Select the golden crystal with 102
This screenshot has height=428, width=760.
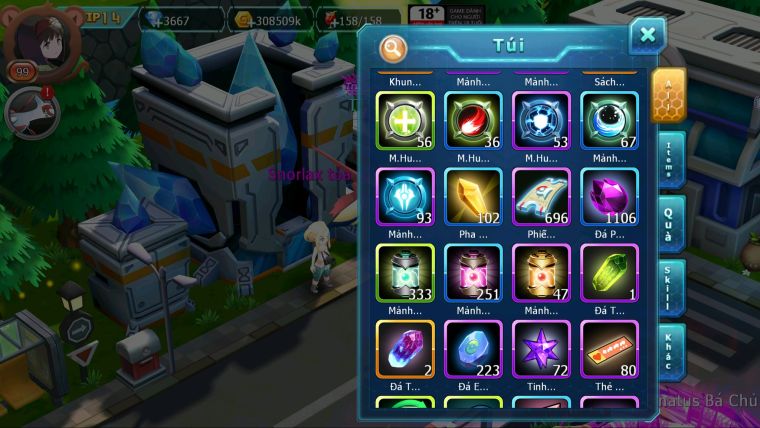coord(473,196)
